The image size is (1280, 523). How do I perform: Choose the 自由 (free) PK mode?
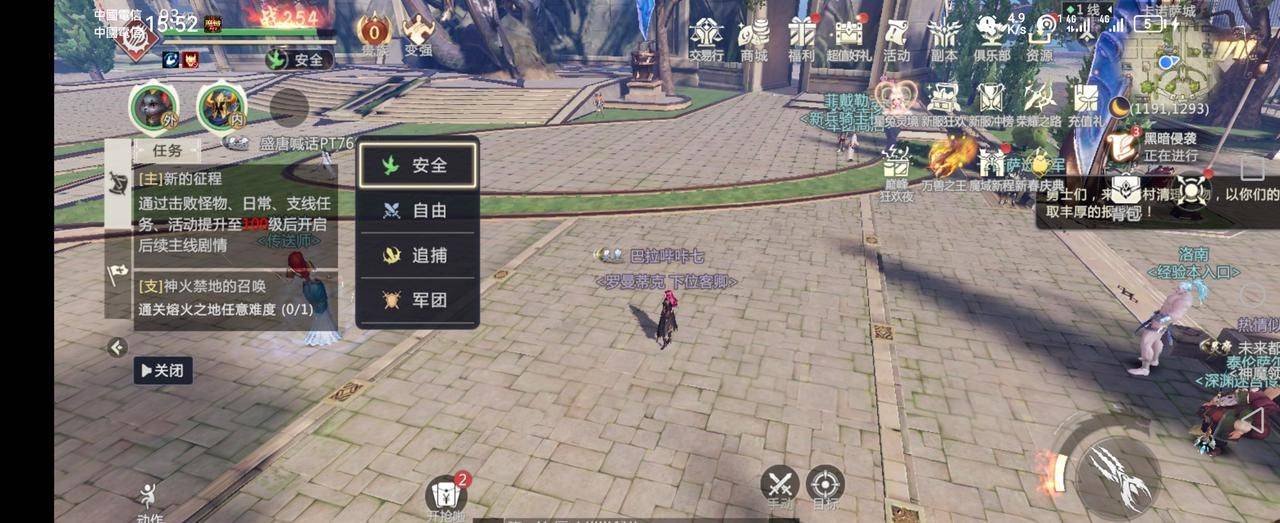point(418,210)
